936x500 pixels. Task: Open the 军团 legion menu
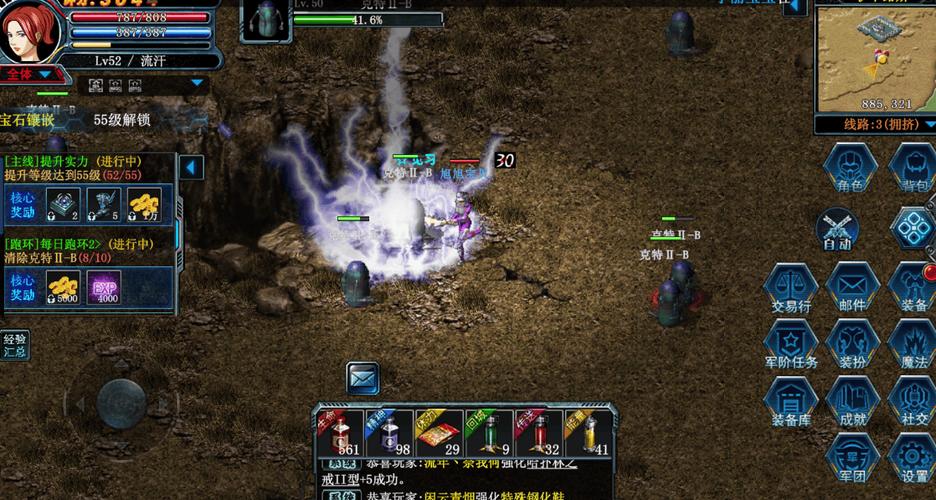point(852,458)
